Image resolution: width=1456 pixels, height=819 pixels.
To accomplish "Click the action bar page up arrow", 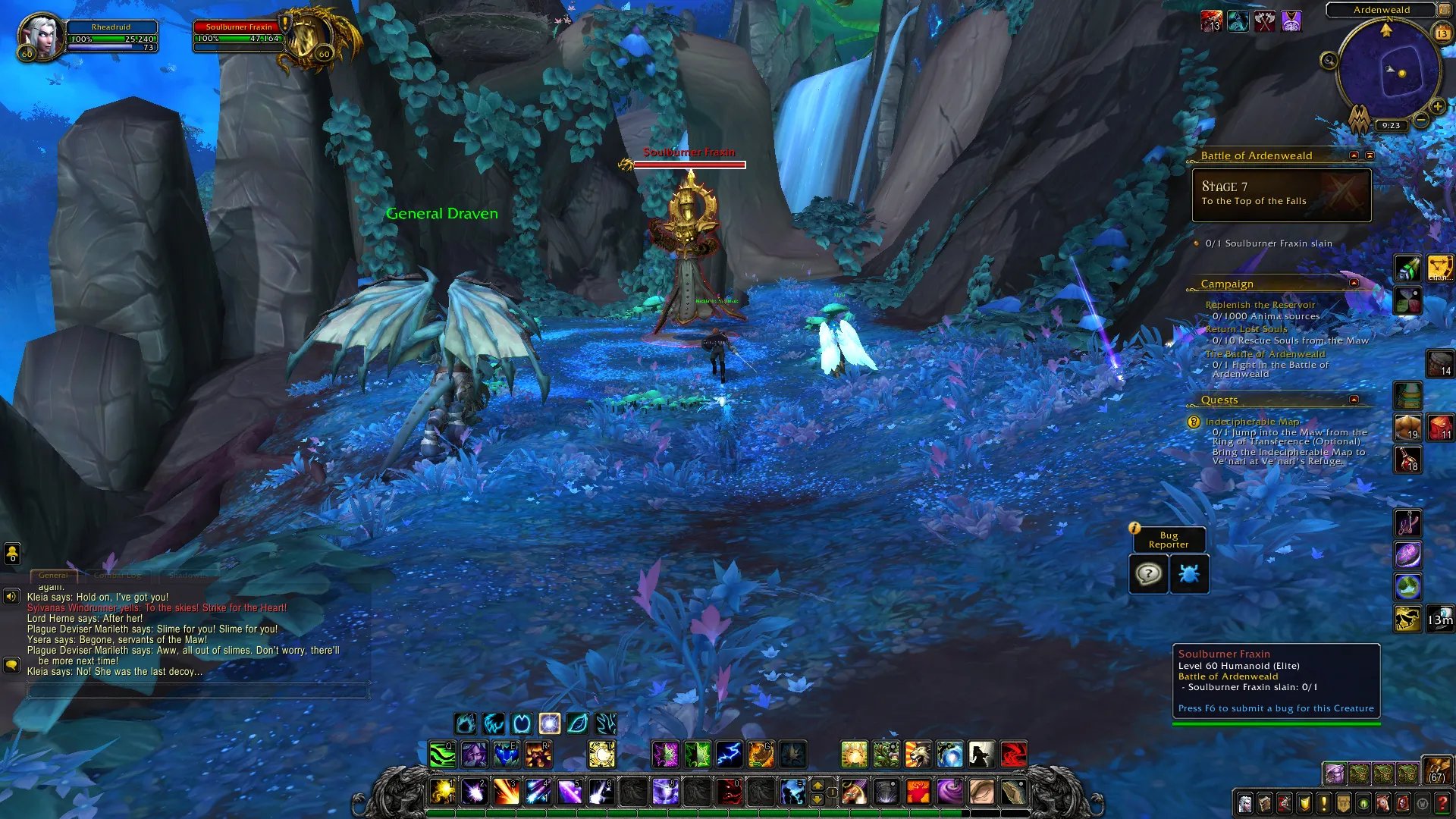I will tap(817, 784).
